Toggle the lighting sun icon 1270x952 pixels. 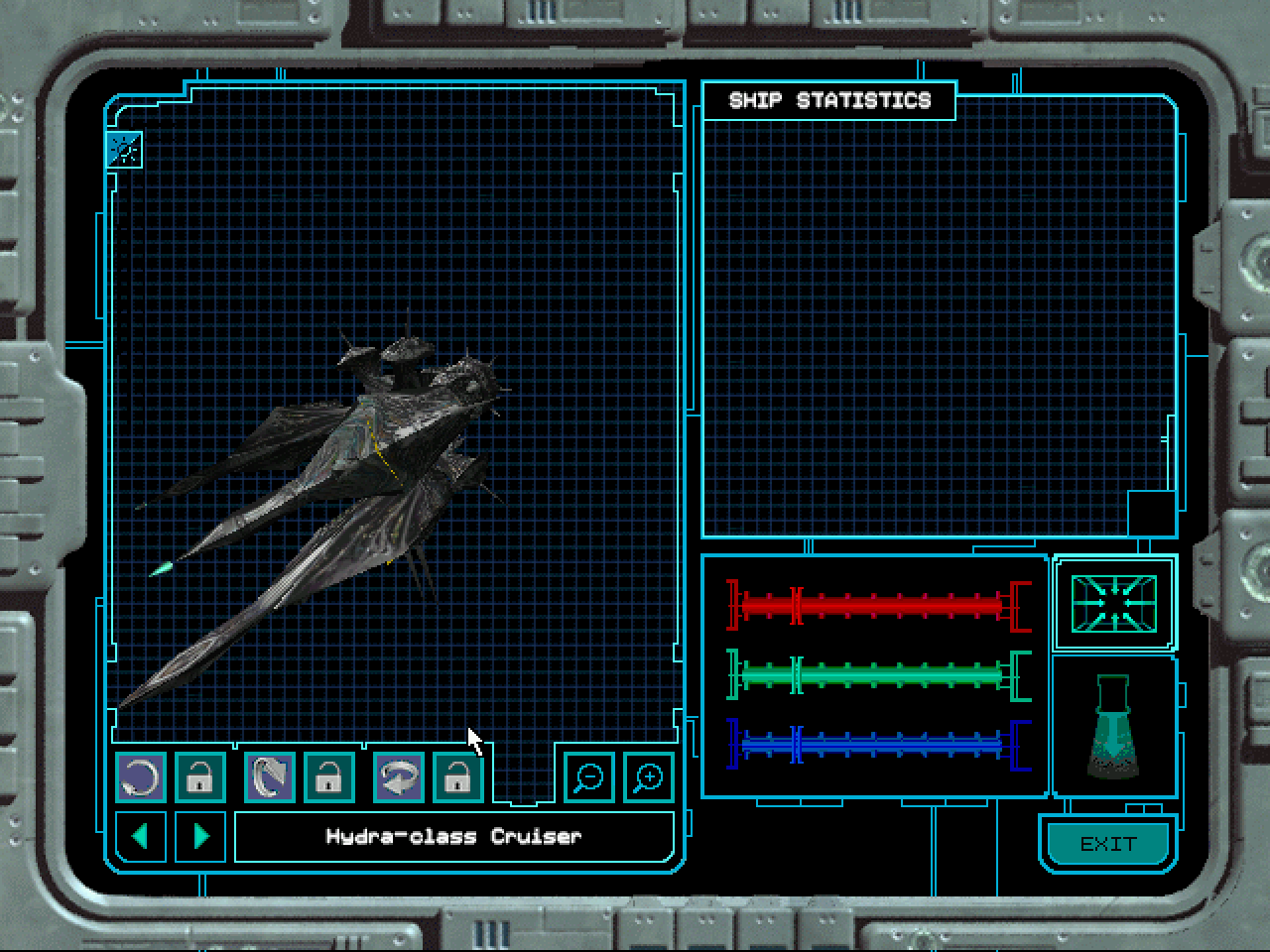click(x=125, y=150)
